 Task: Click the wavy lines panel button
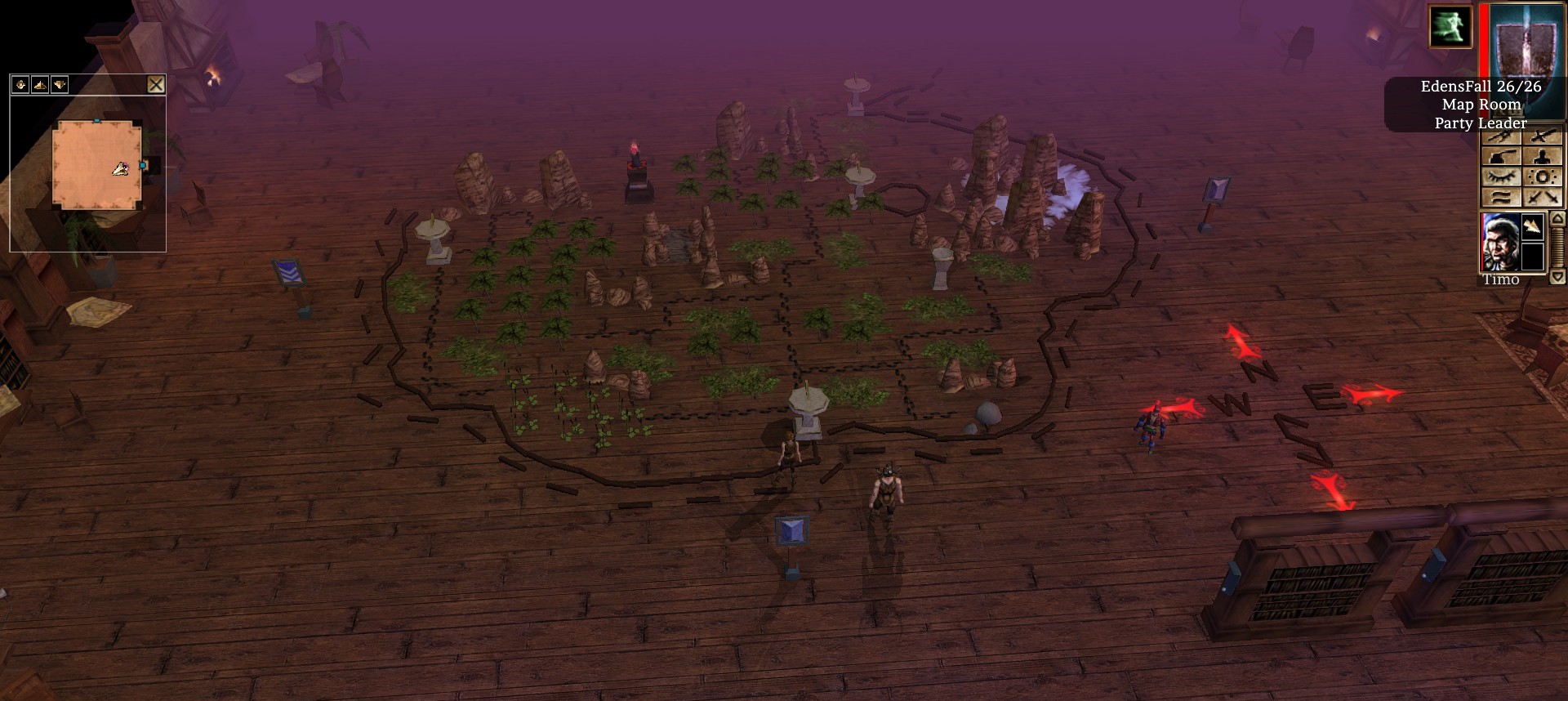1502,197
